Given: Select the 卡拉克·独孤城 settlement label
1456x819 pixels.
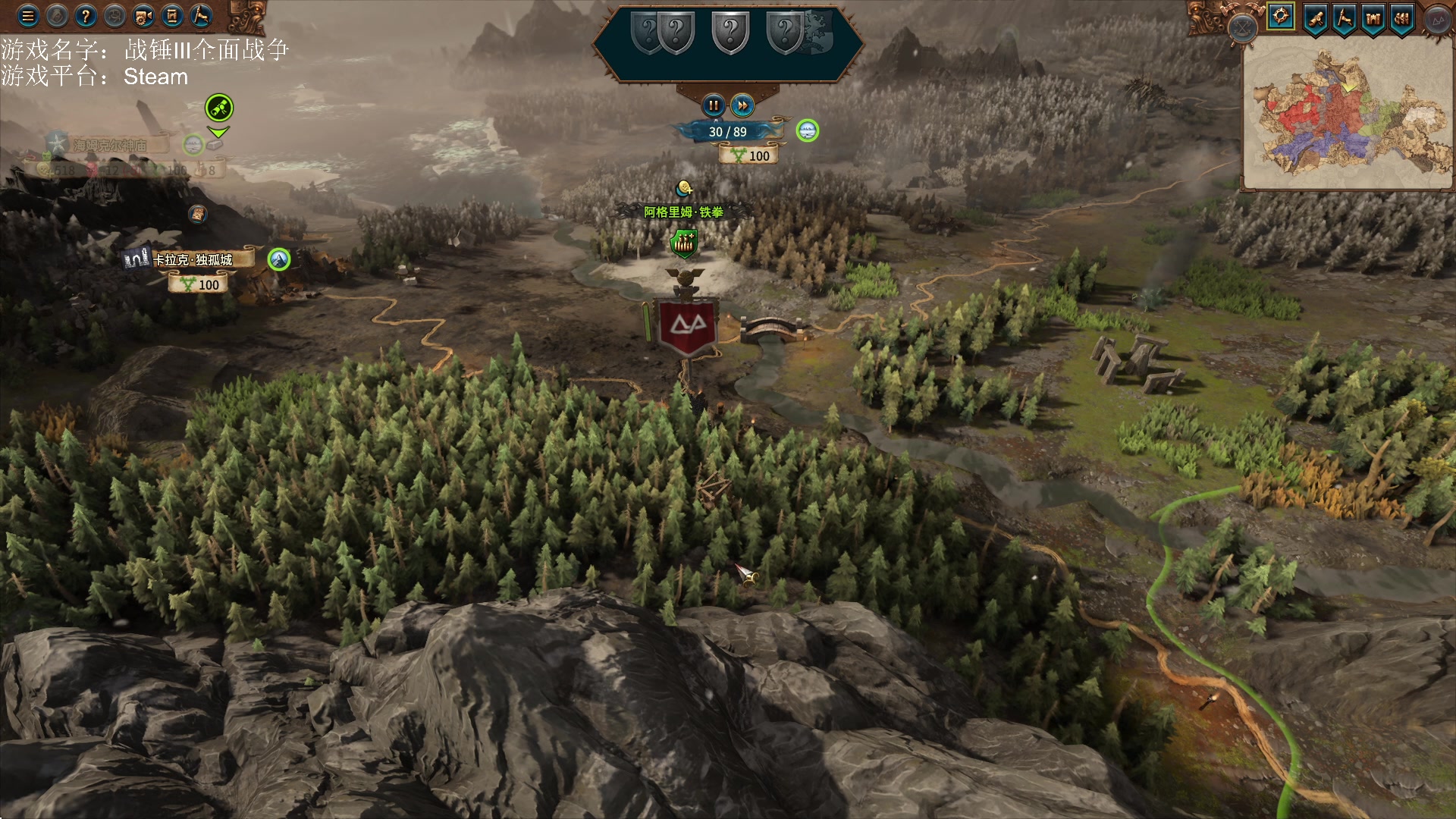Looking at the screenshot, I should tap(193, 260).
